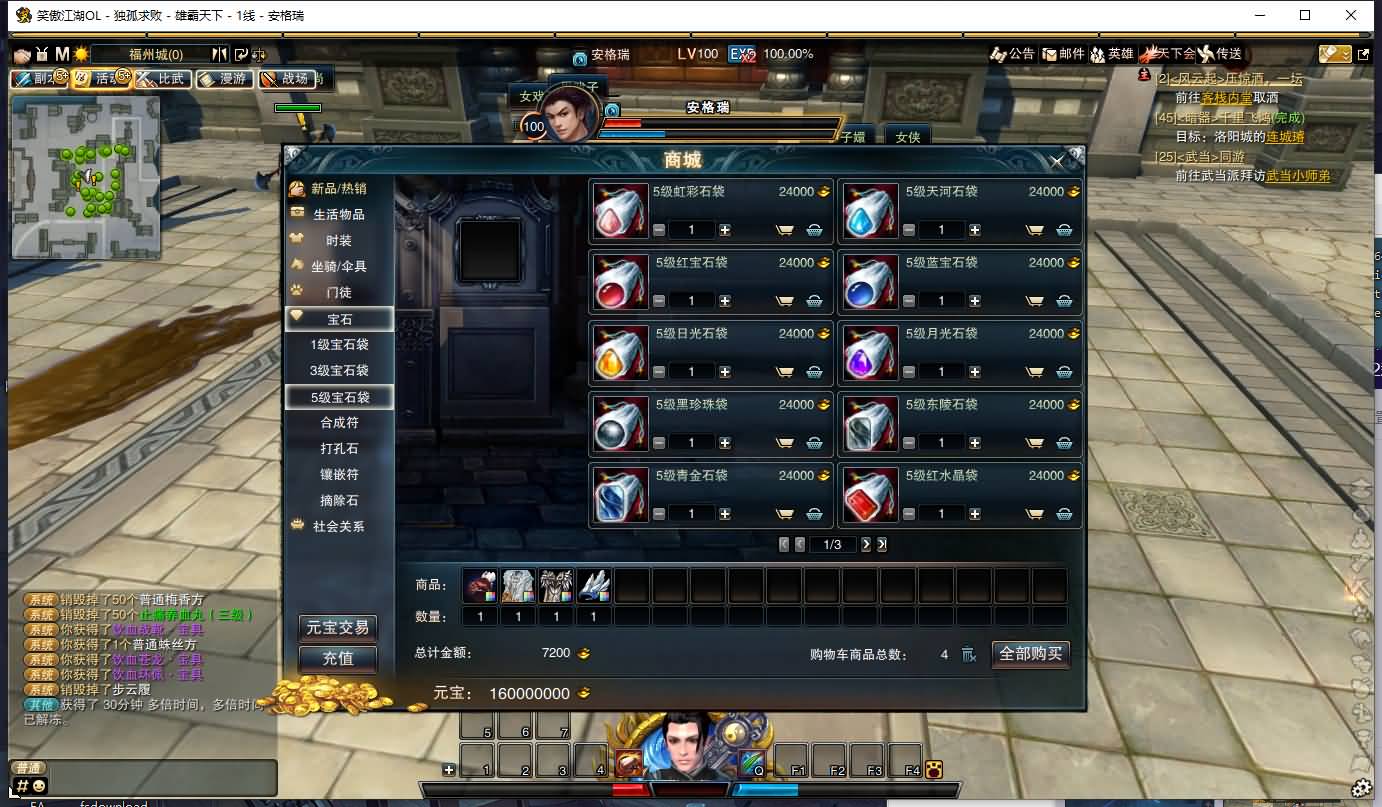Open the 元宝交易 trading window
Viewport: 1382px width, 807px height.
337,628
